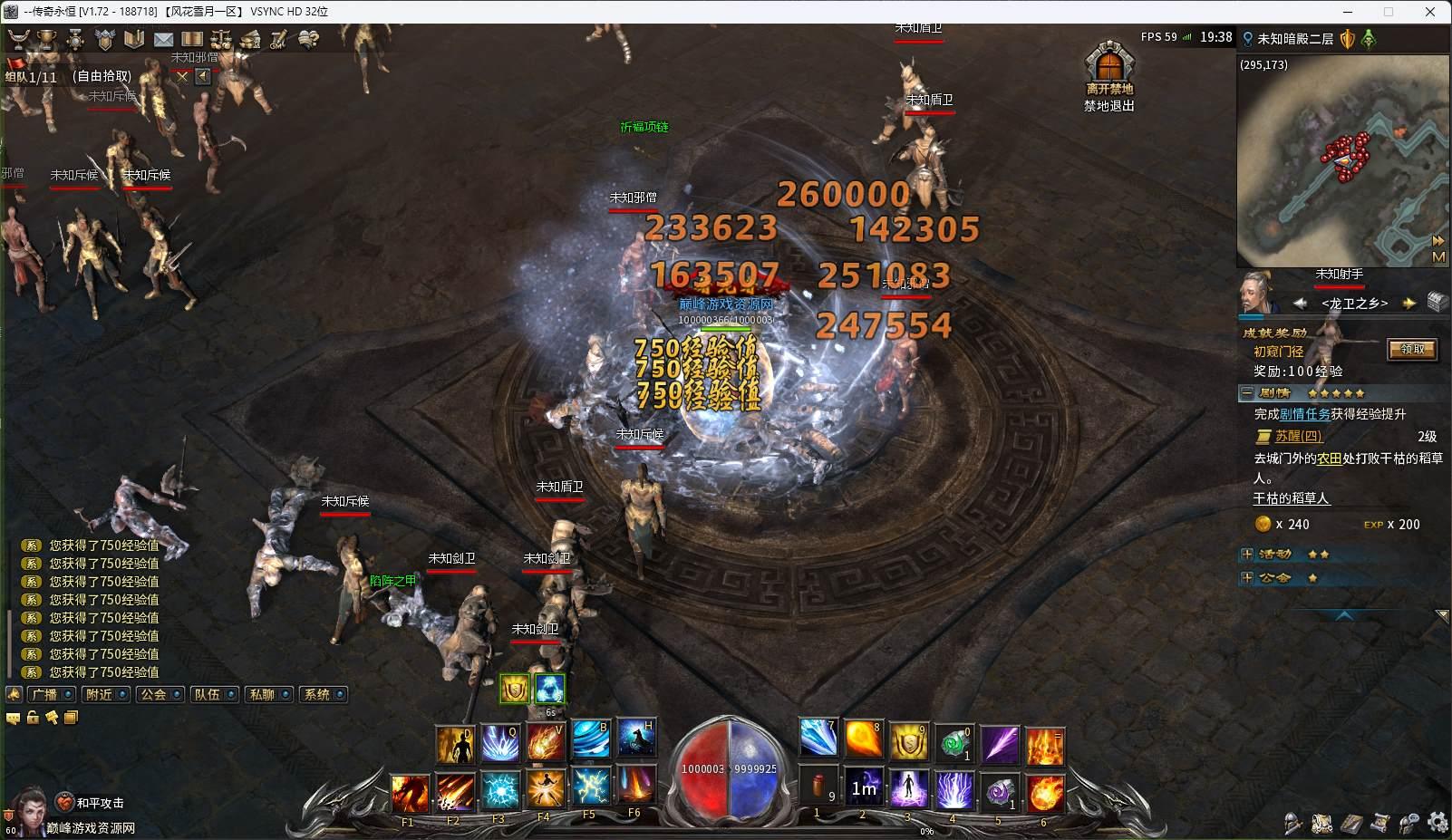
Task: Activate the F1 fire dragon skill
Action: [410, 793]
